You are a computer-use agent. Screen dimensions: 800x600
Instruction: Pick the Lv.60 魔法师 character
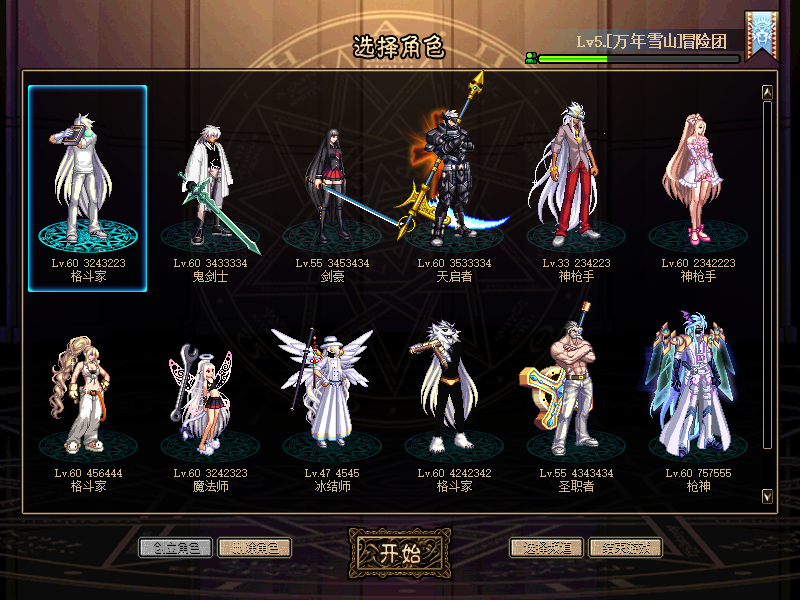[210, 400]
